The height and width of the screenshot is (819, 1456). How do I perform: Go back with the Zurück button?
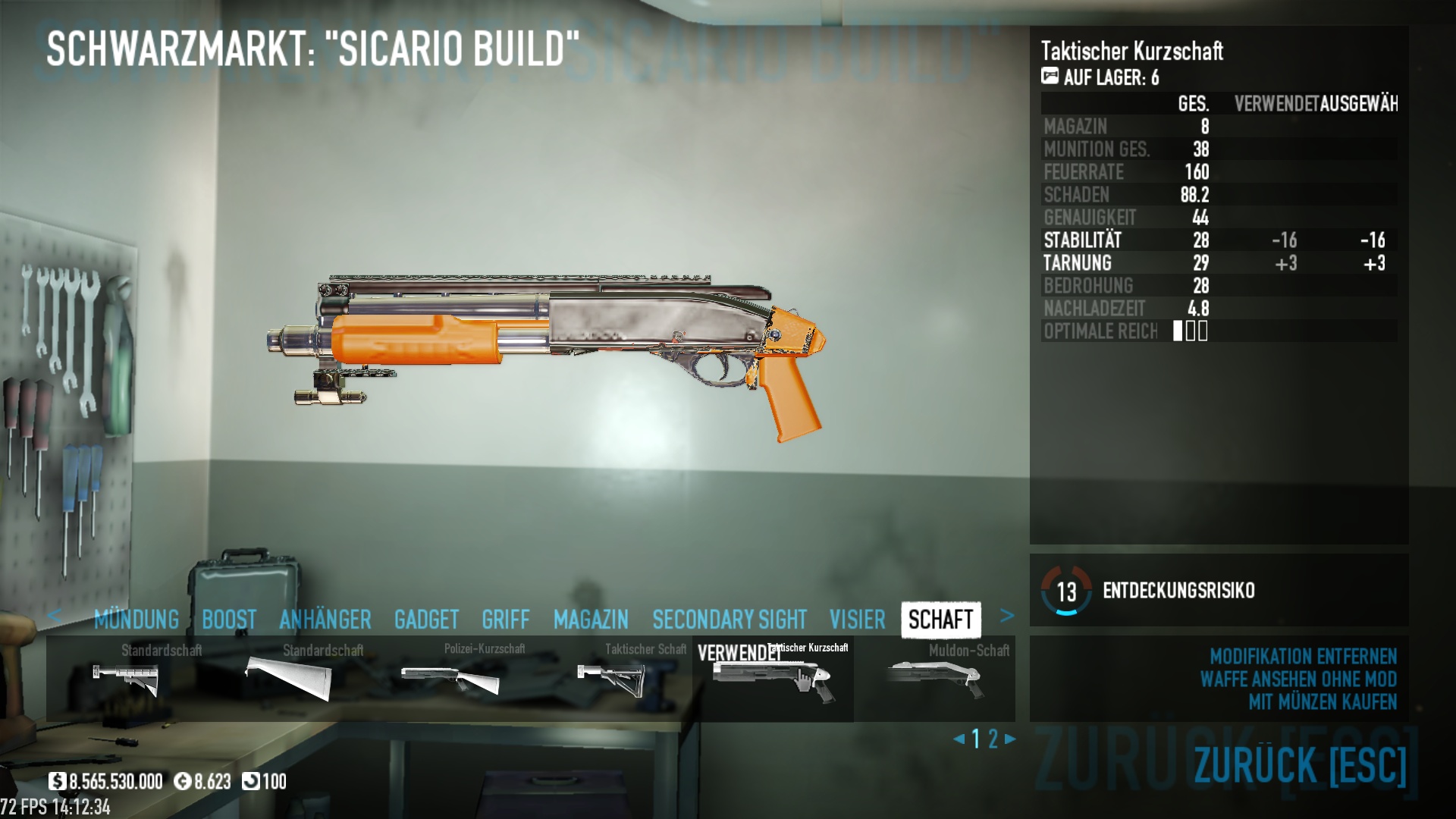point(1300,764)
